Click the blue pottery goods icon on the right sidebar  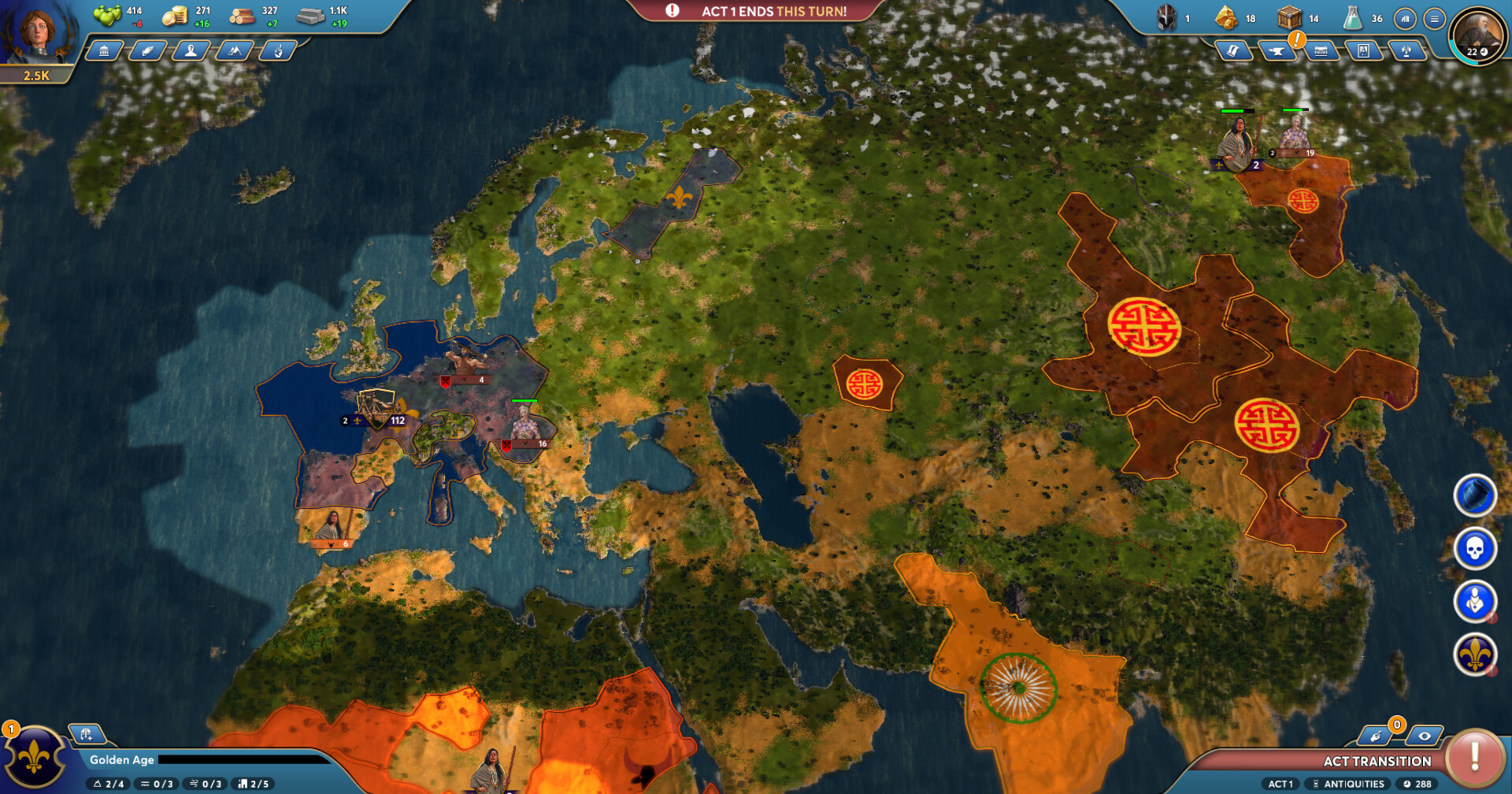coord(1474,496)
